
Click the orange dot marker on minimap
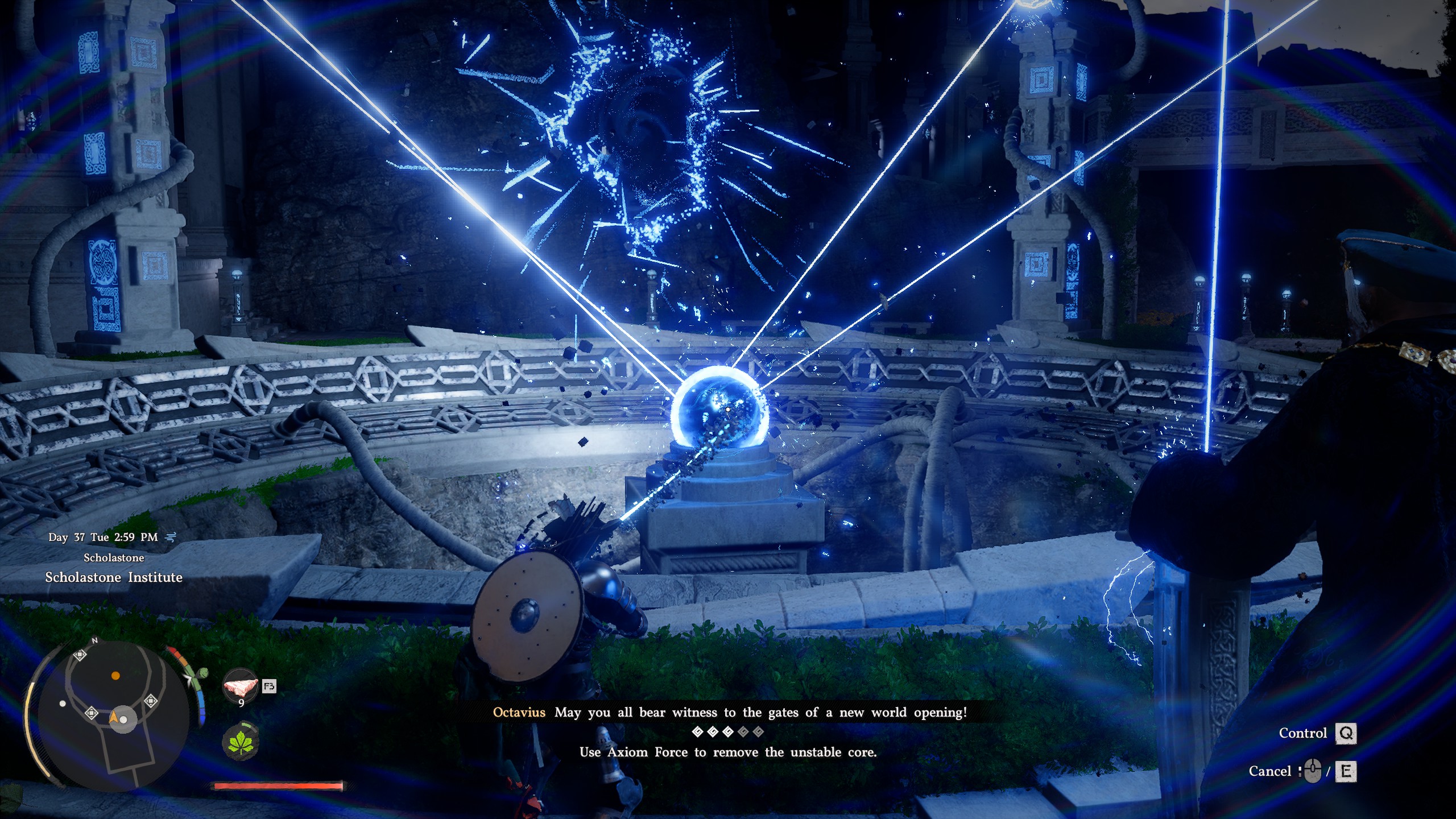pos(115,676)
